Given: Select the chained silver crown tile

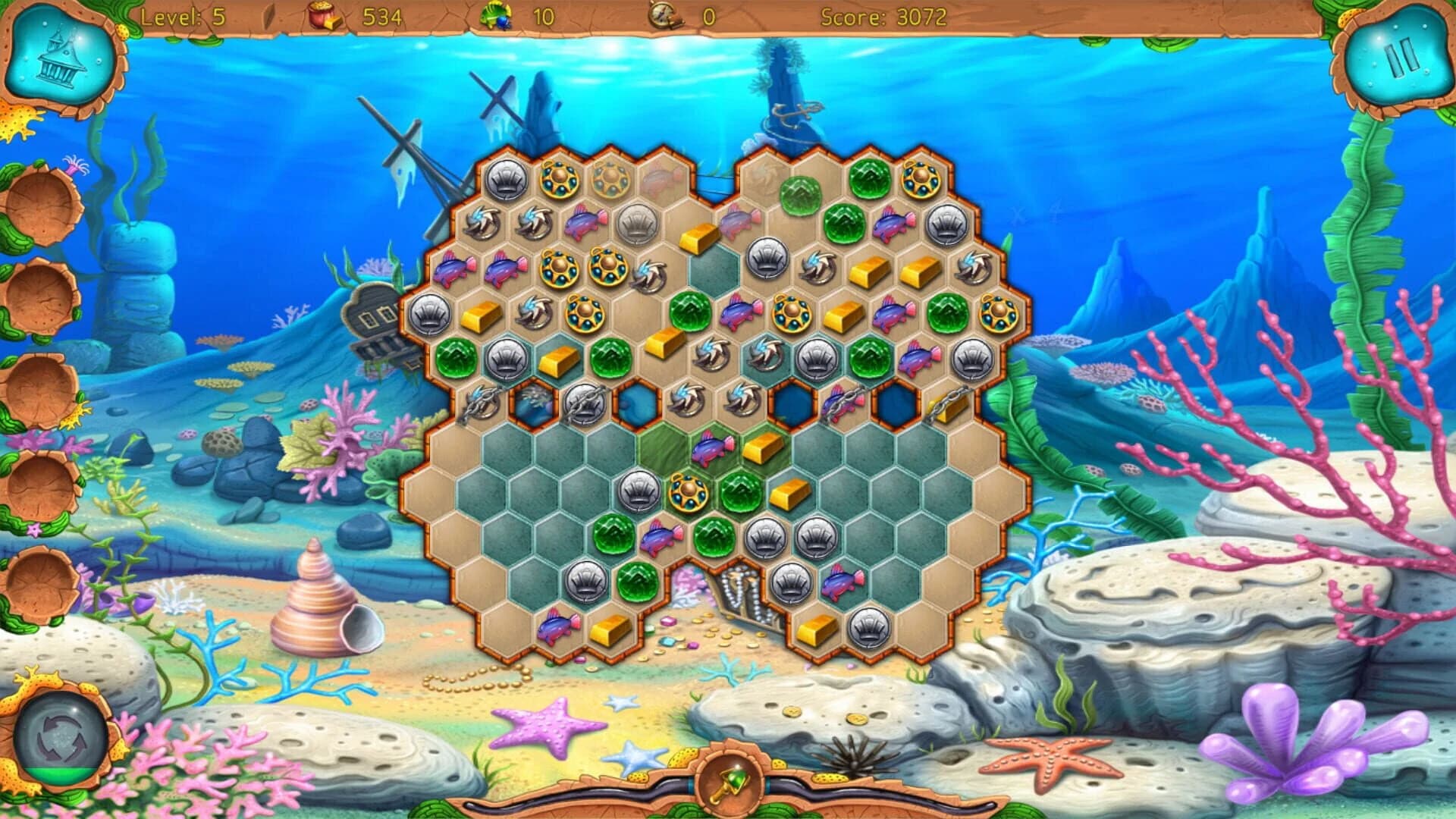Looking at the screenshot, I should click(x=584, y=405).
